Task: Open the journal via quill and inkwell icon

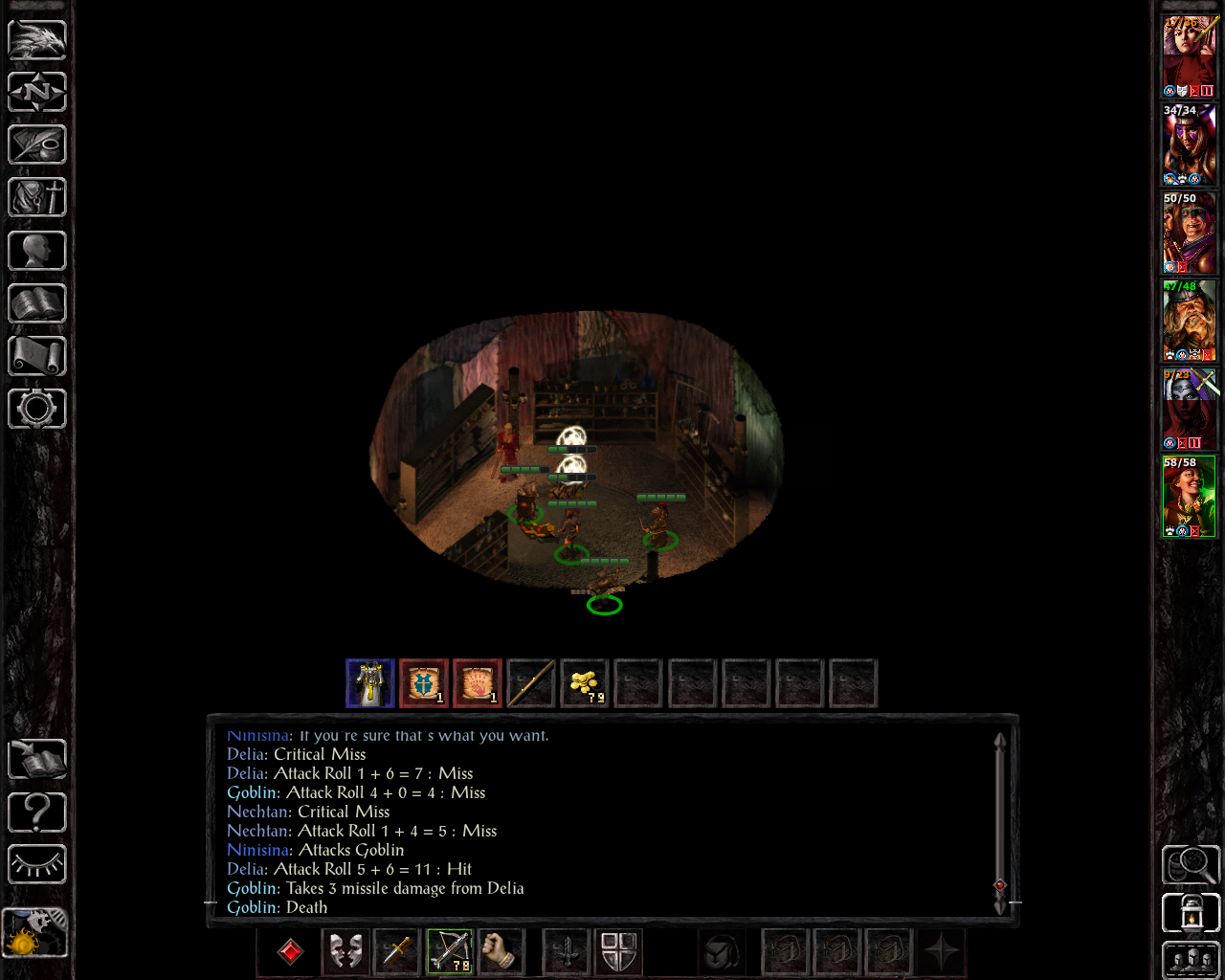Action: [x=37, y=145]
